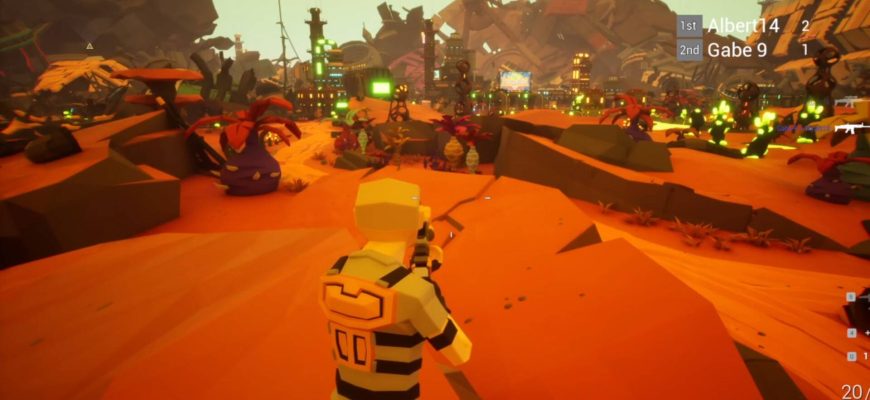Image resolution: width=870 pixels, height=400 pixels.
Task: Select Albert14's row in the scoreboard
Action: [x=742, y=26]
